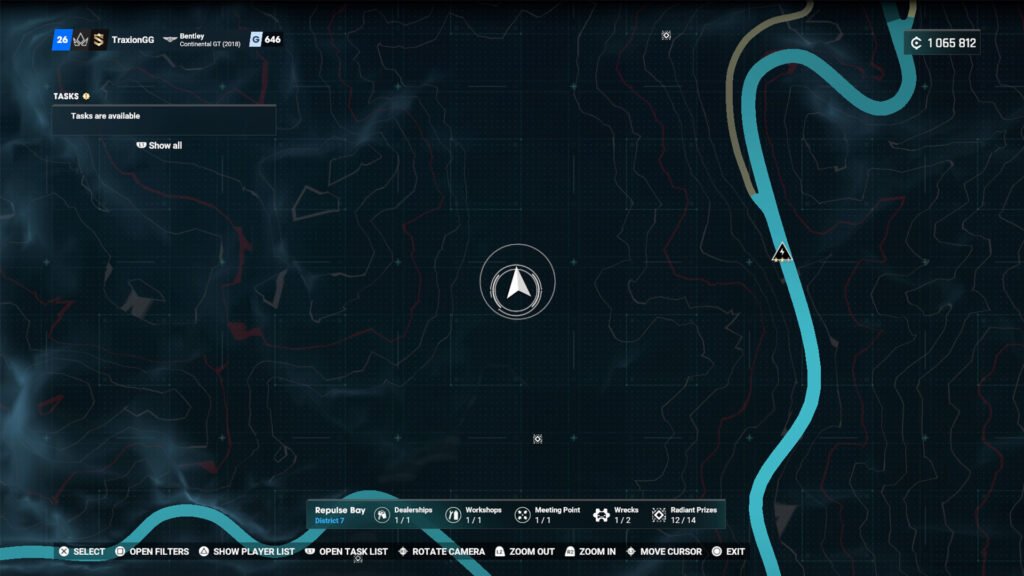This screenshot has height=576, width=1024.
Task: Open the task list
Action: pos(346,552)
